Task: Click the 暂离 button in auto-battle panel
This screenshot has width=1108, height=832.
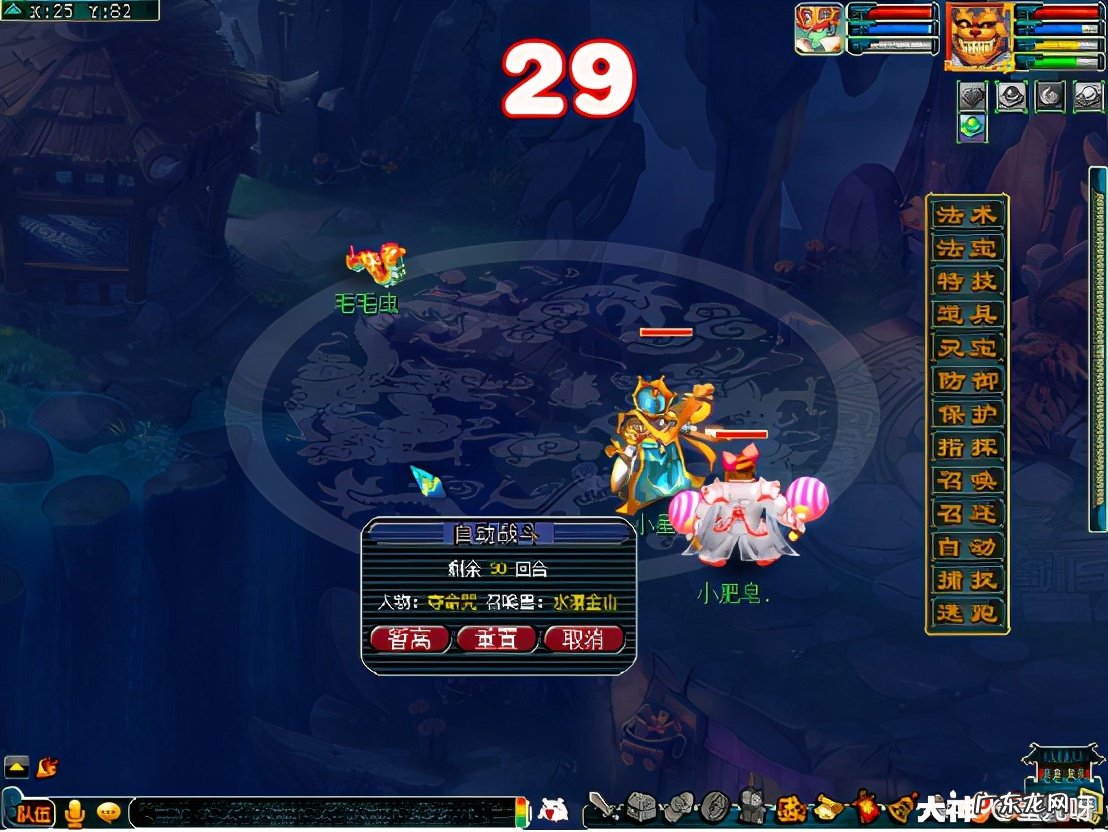Action: pyautogui.click(x=409, y=640)
